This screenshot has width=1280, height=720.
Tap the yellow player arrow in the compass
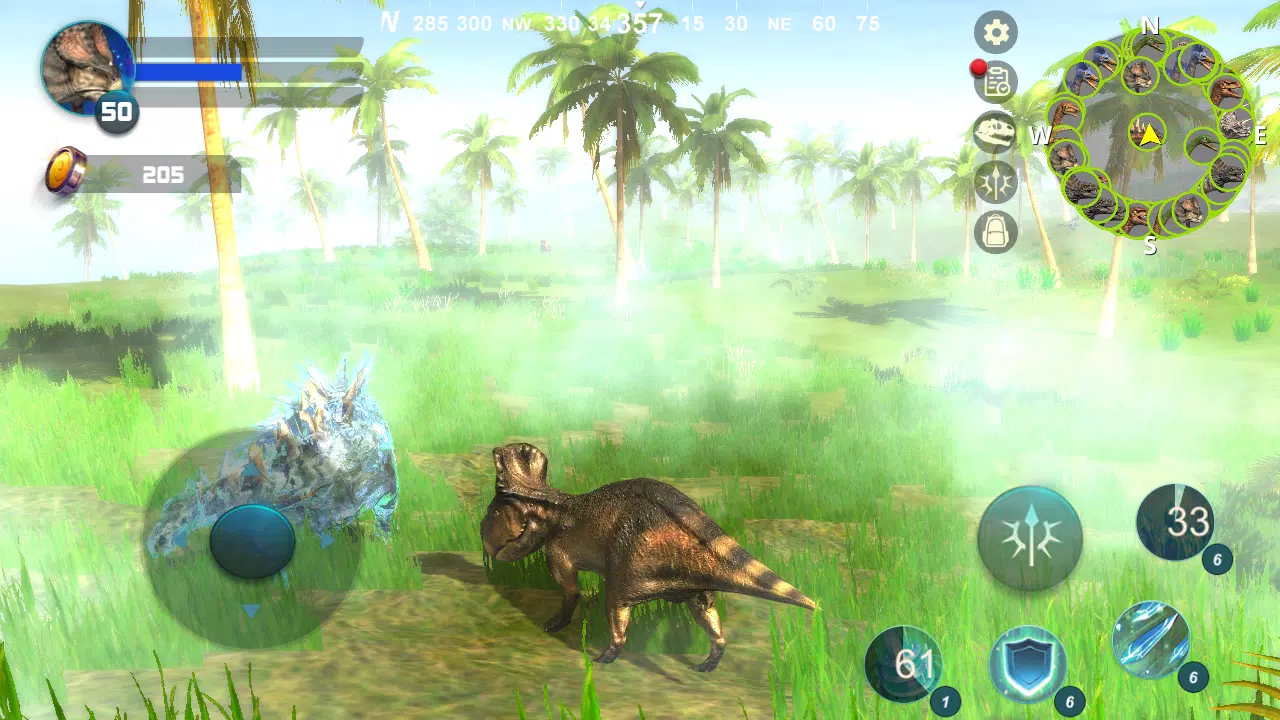1151,136
